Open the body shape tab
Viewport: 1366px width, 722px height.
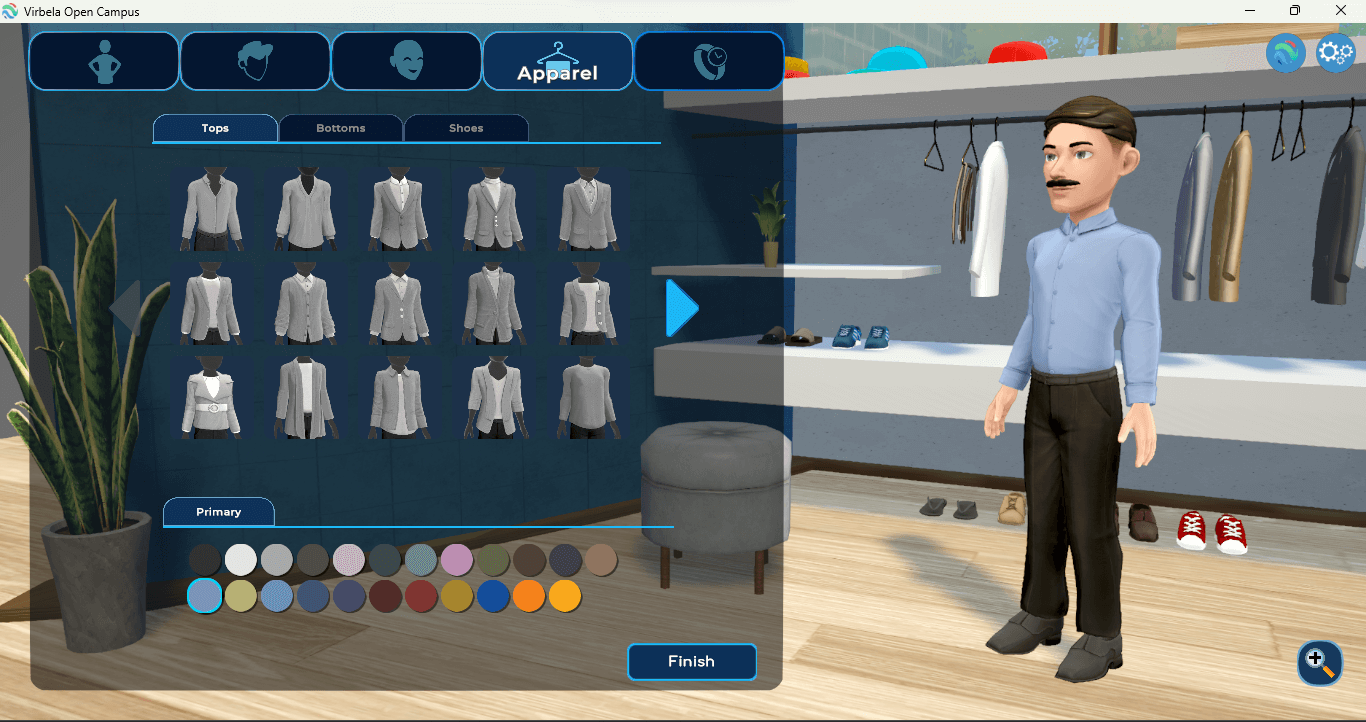pyautogui.click(x=104, y=61)
